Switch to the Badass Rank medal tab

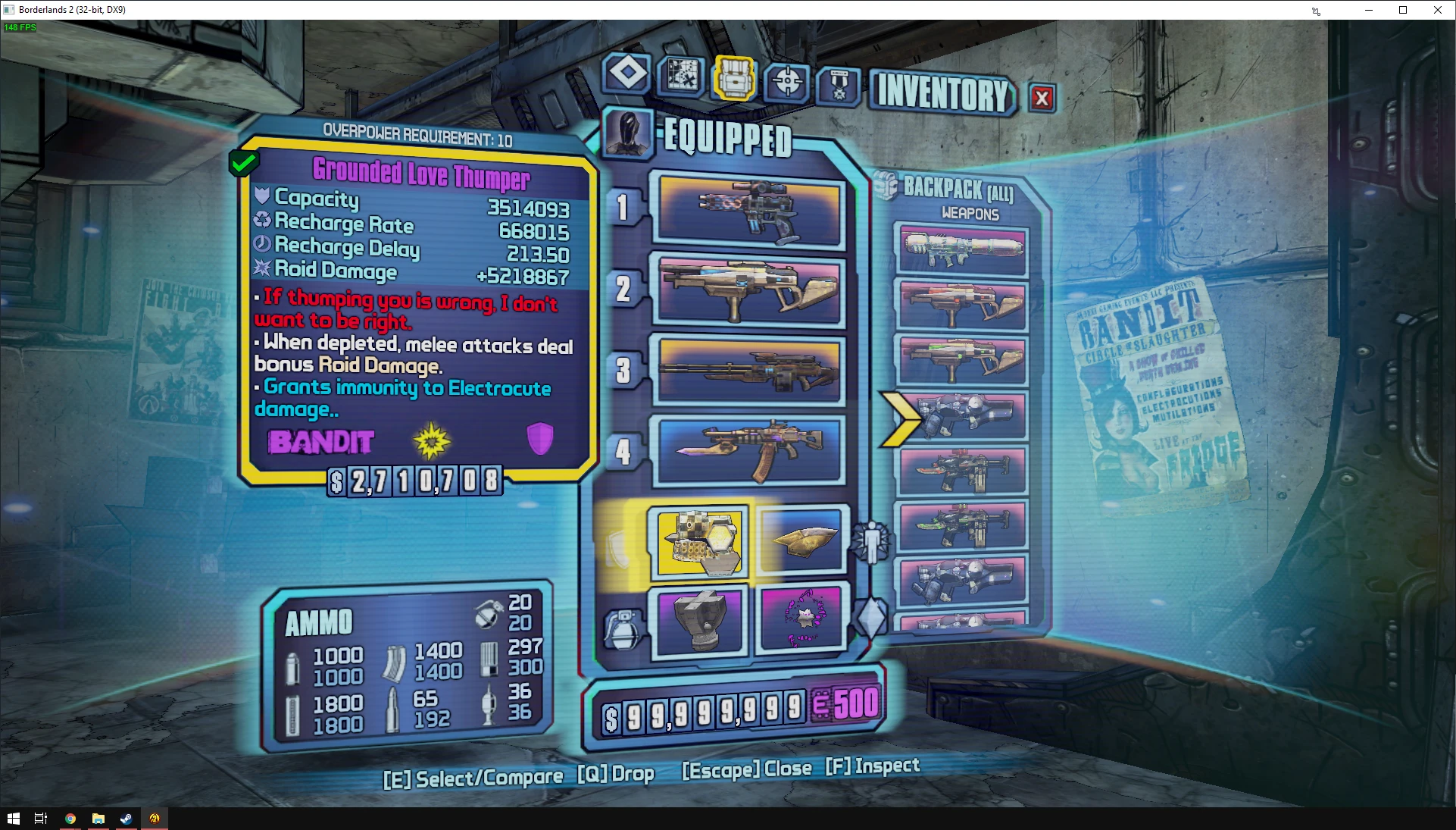pyautogui.click(x=839, y=86)
